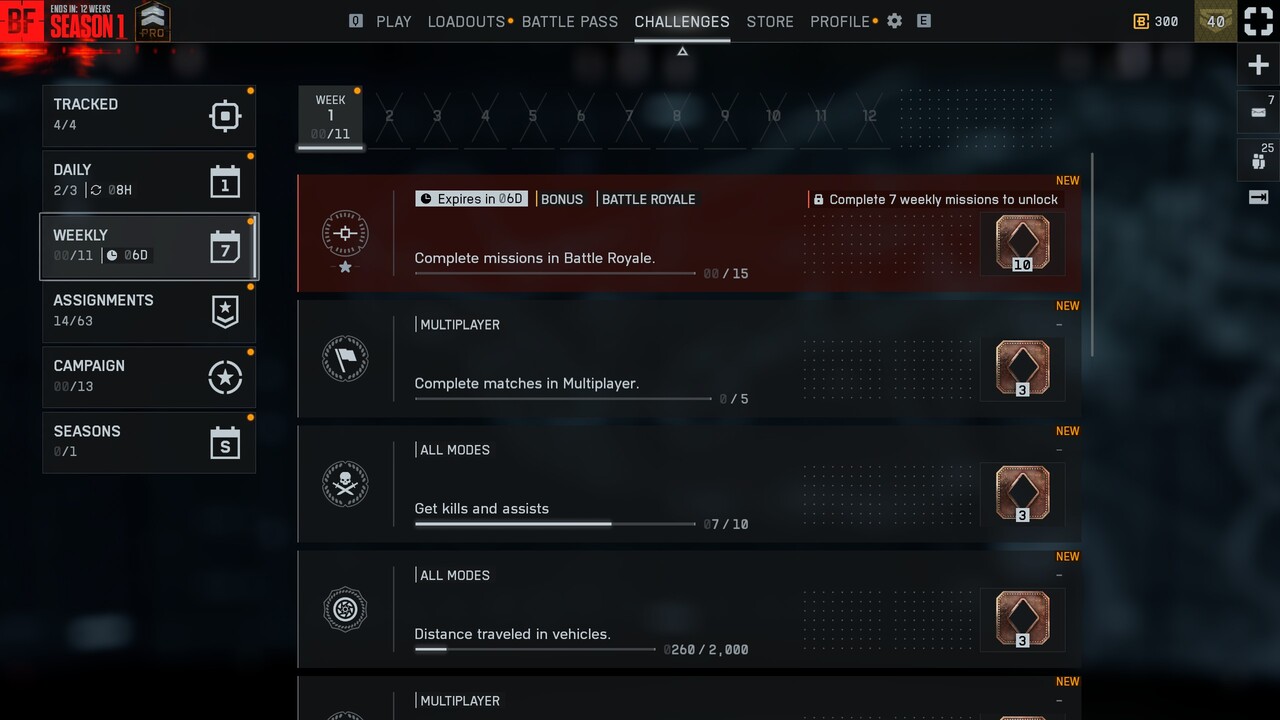Image resolution: width=1280 pixels, height=720 pixels.
Task: Open the PROFILE section
Action: pyautogui.click(x=836, y=21)
